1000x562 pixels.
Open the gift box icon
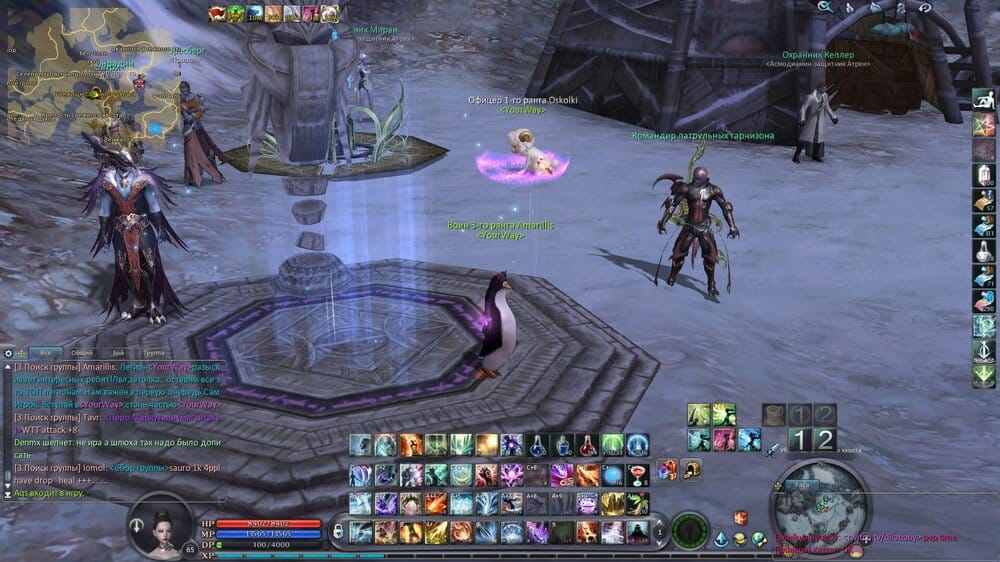(x=668, y=469)
